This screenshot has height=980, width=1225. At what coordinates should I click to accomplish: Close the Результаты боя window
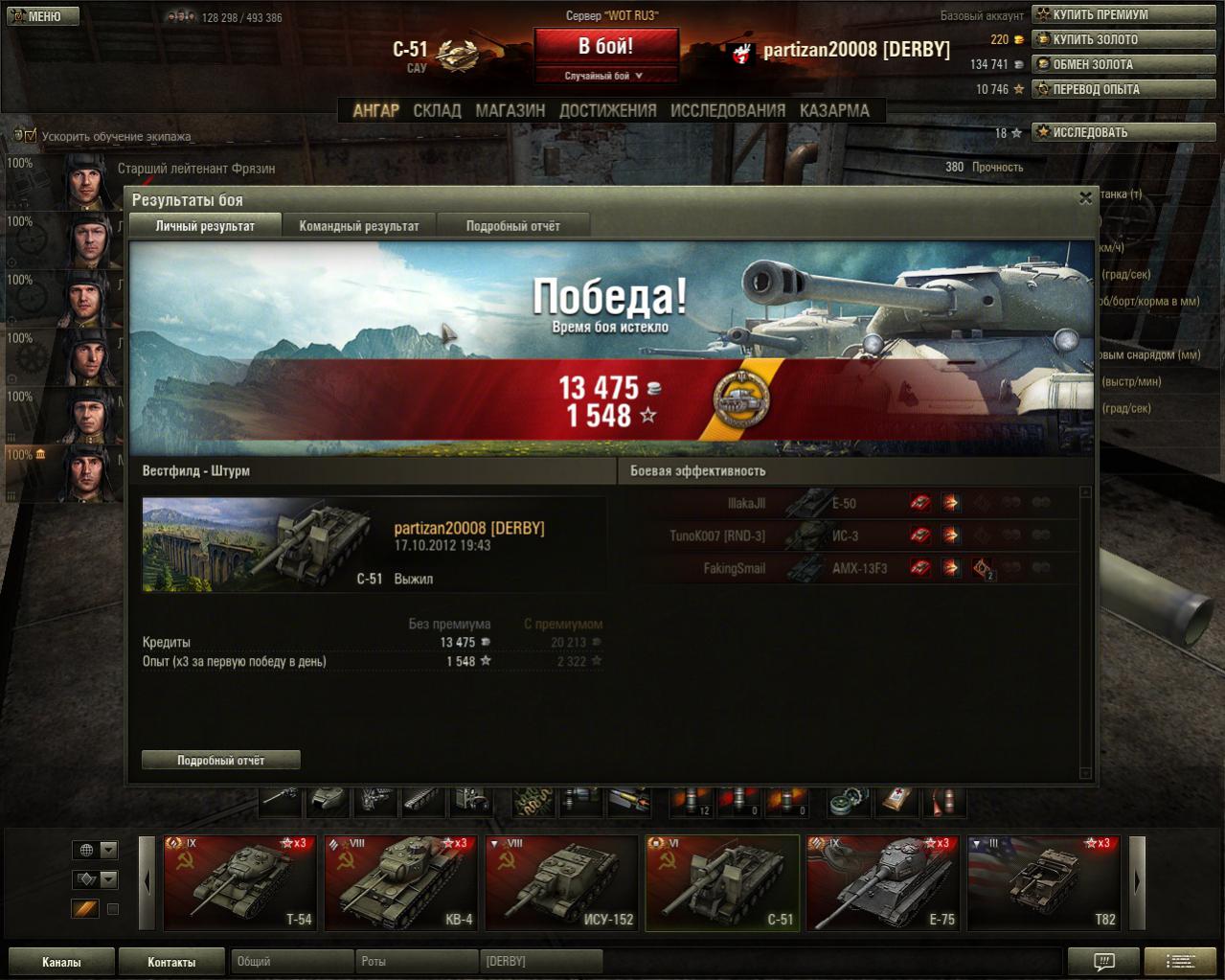point(1085,198)
